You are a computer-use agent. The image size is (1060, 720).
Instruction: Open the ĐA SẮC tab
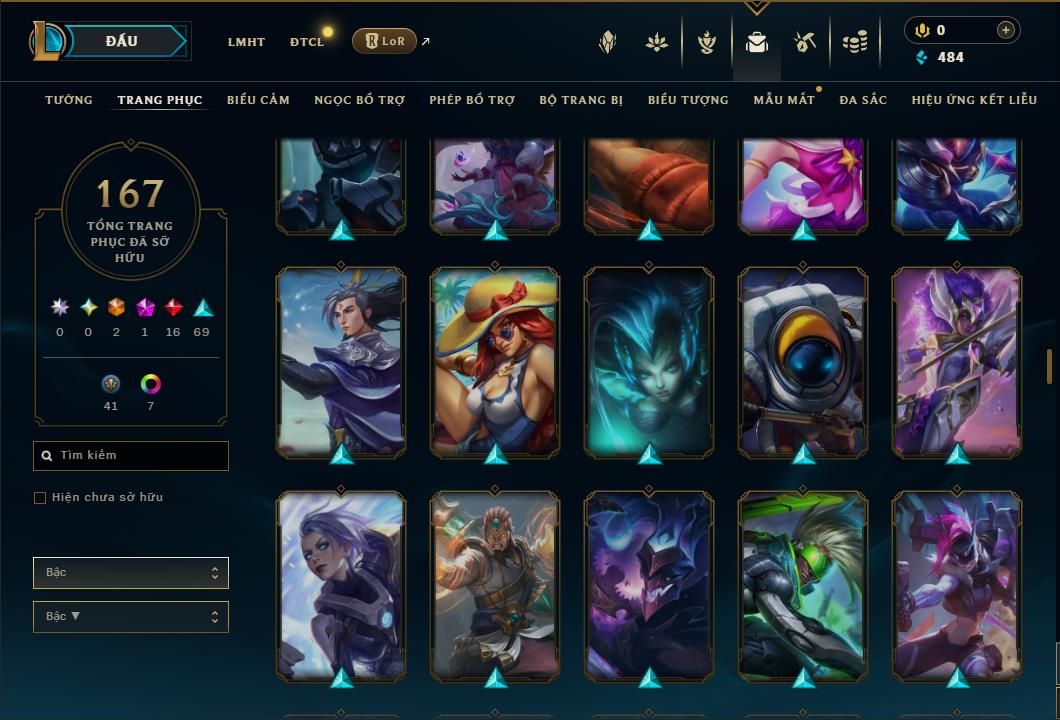click(863, 100)
